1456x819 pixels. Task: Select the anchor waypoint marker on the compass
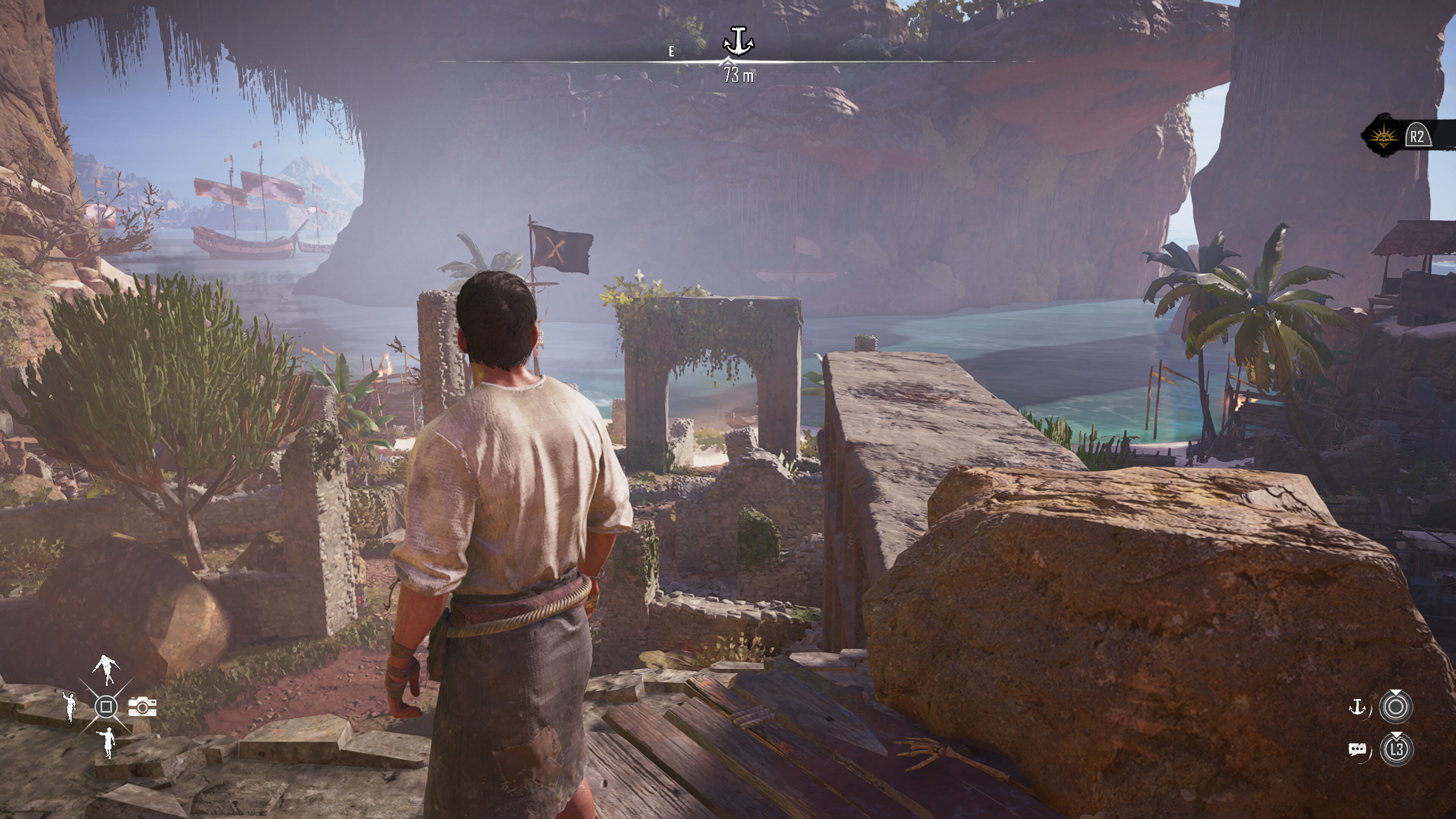tap(738, 41)
